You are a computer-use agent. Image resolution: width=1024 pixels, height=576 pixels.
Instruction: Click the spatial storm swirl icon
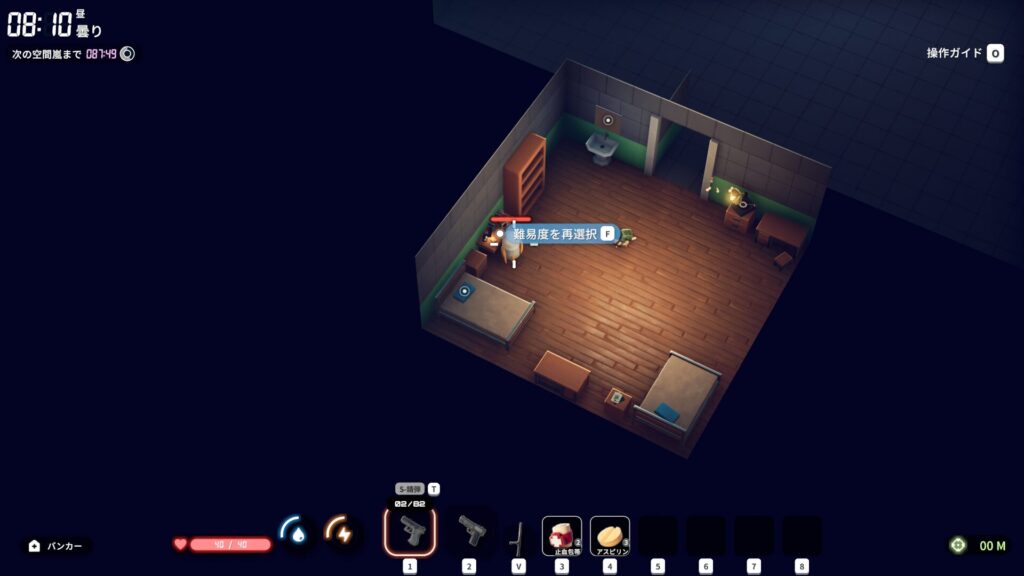pos(127,54)
